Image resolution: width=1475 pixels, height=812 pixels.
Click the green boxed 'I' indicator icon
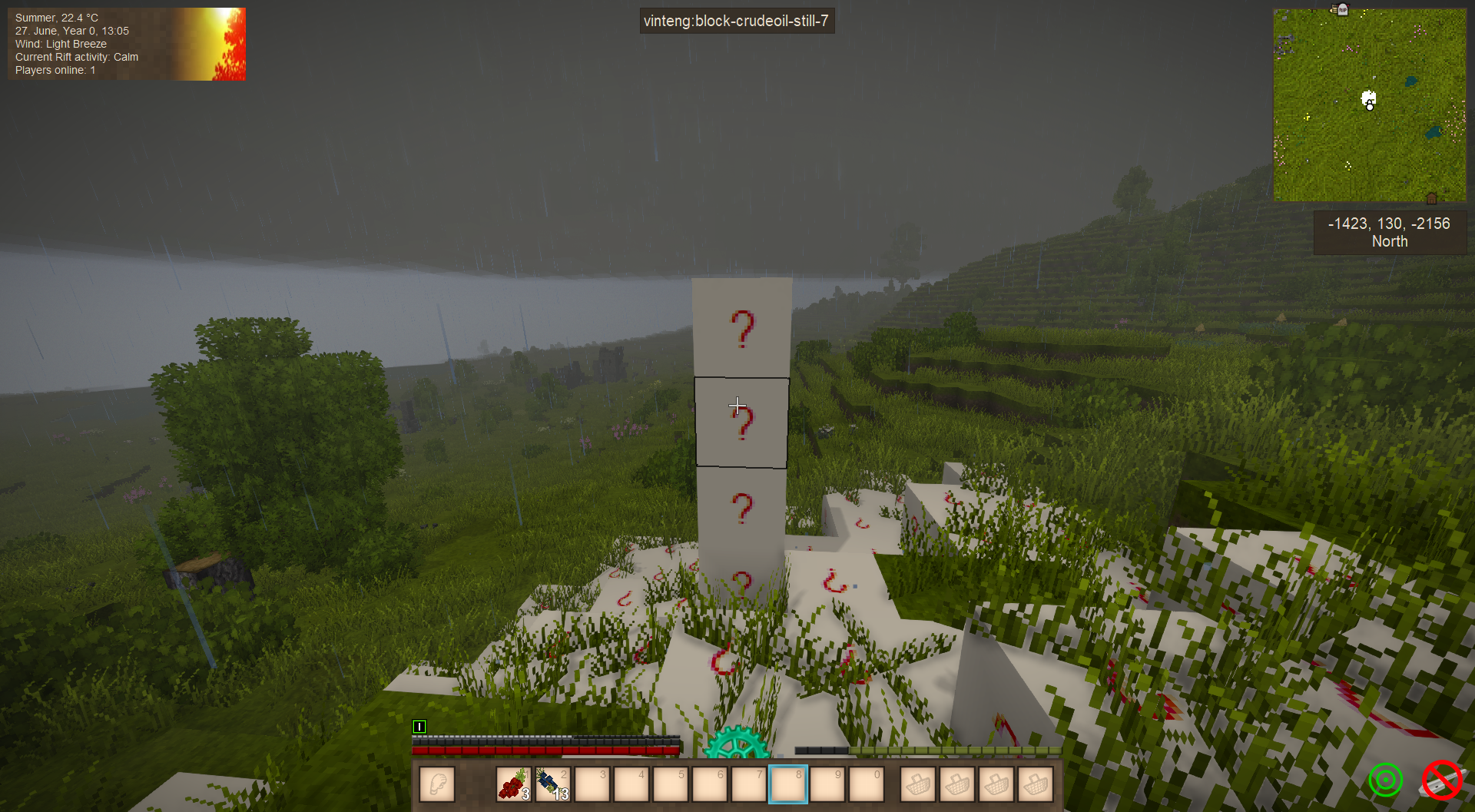(419, 726)
